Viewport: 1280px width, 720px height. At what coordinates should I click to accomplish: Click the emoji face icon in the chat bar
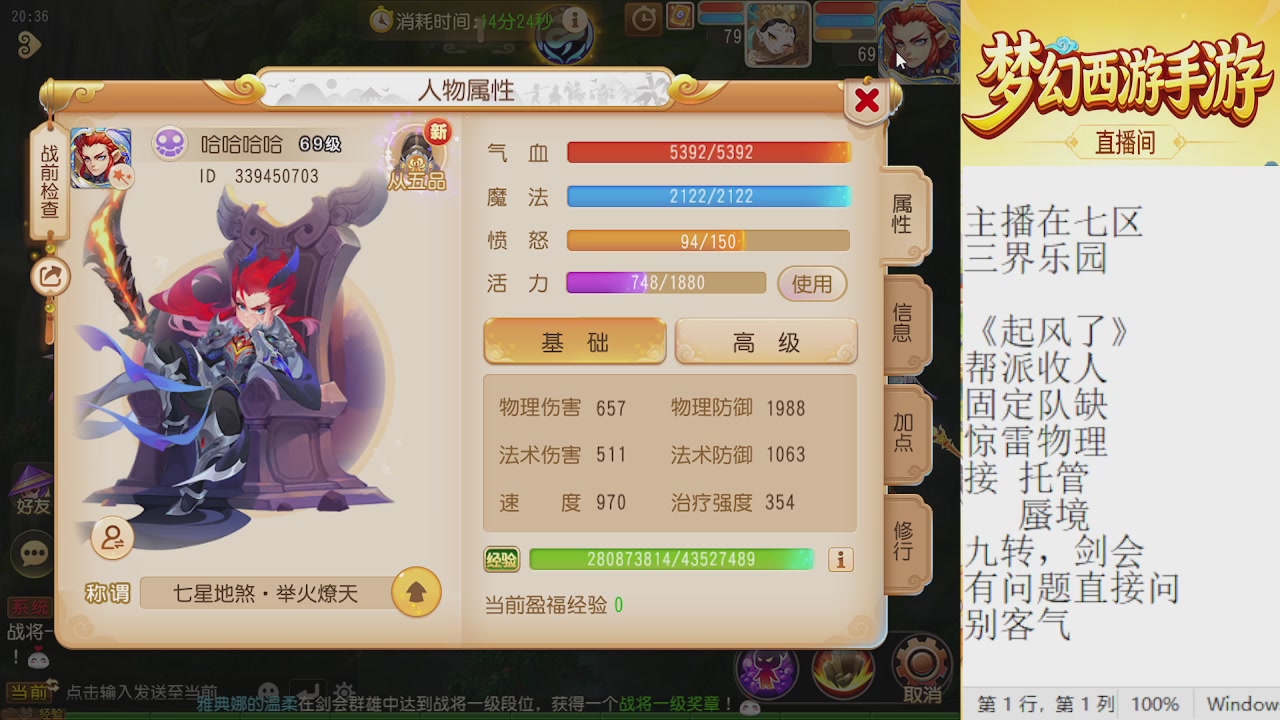[267, 689]
